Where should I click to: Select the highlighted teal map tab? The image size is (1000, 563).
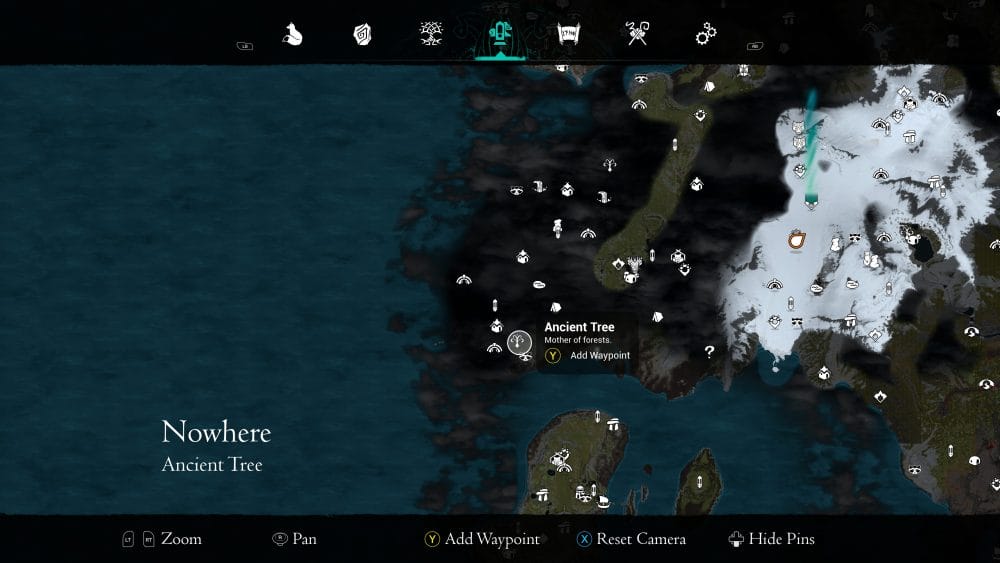coord(499,36)
